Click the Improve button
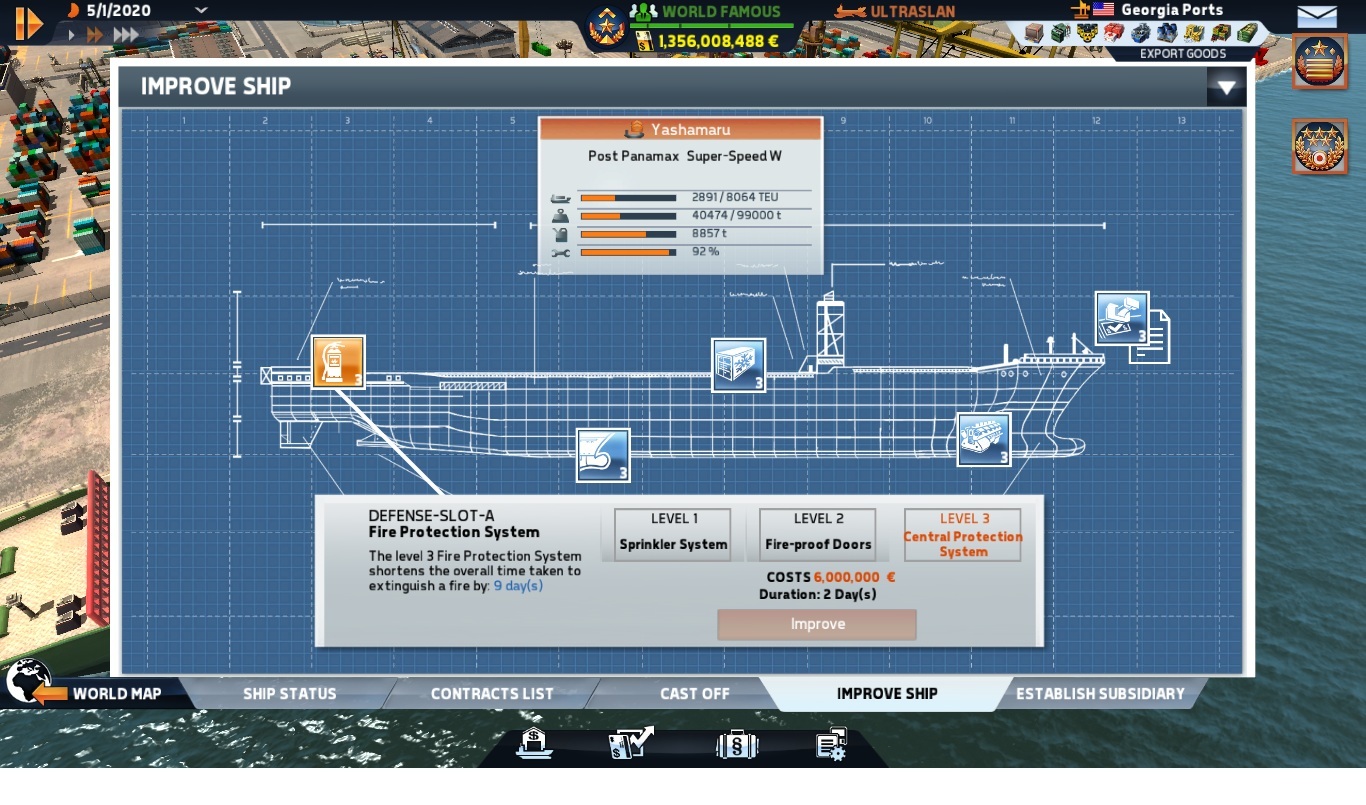Viewport: 1366px width, 805px height. [817, 624]
